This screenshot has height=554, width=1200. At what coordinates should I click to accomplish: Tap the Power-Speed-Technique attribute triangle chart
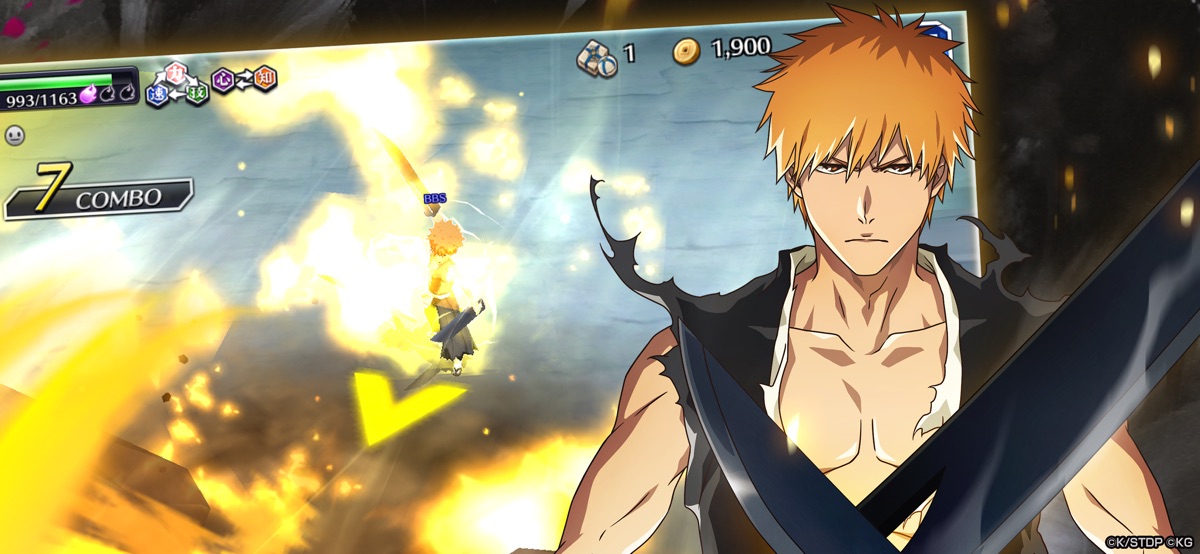[177, 86]
